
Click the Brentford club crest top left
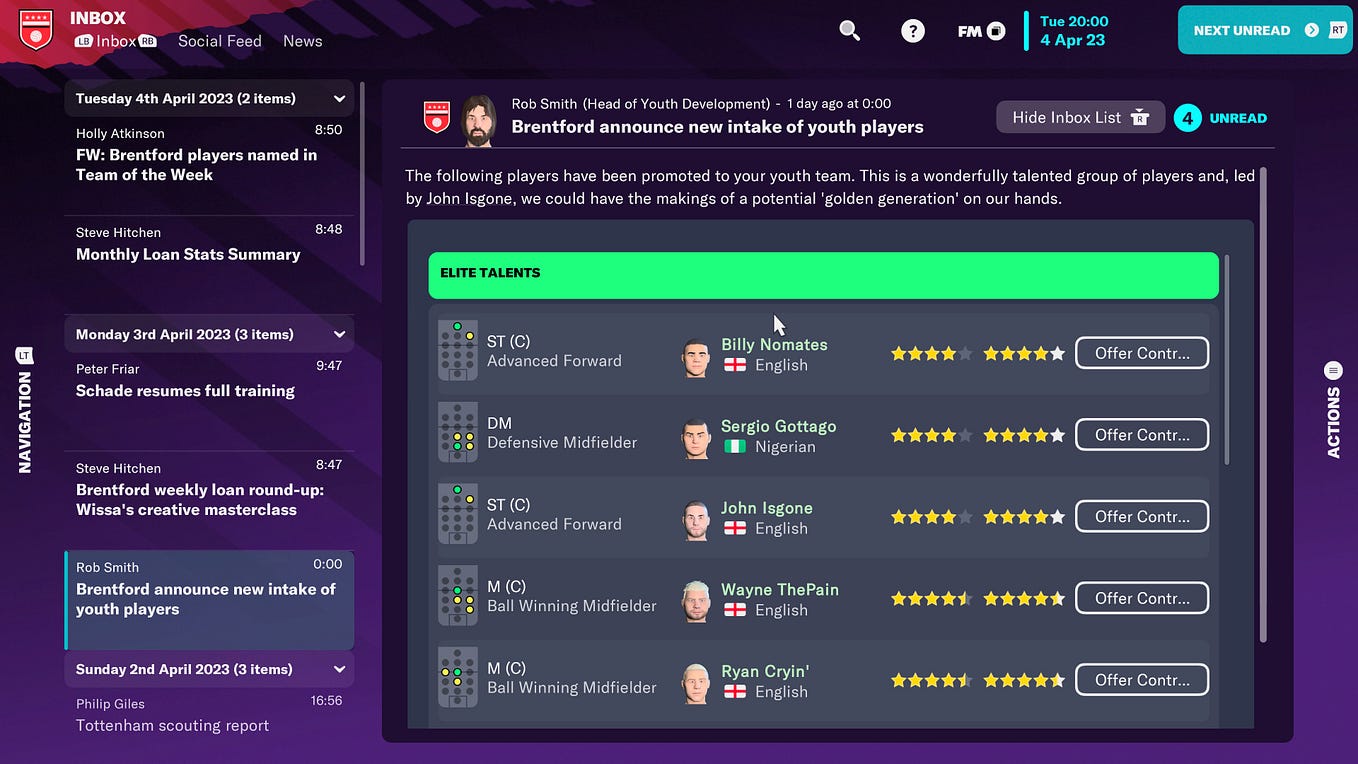pos(35,30)
